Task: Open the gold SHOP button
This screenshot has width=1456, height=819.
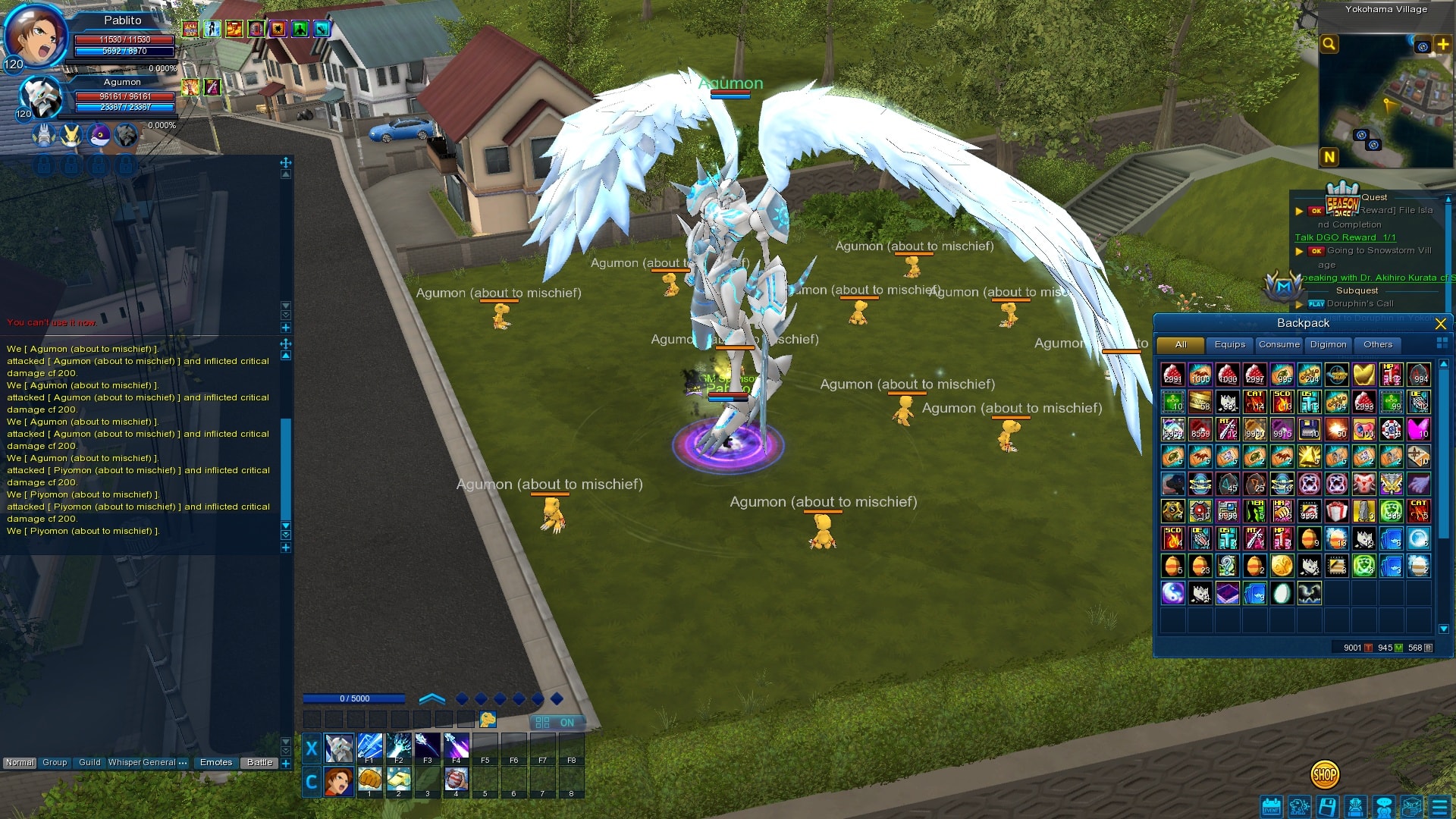Action: [1324, 774]
